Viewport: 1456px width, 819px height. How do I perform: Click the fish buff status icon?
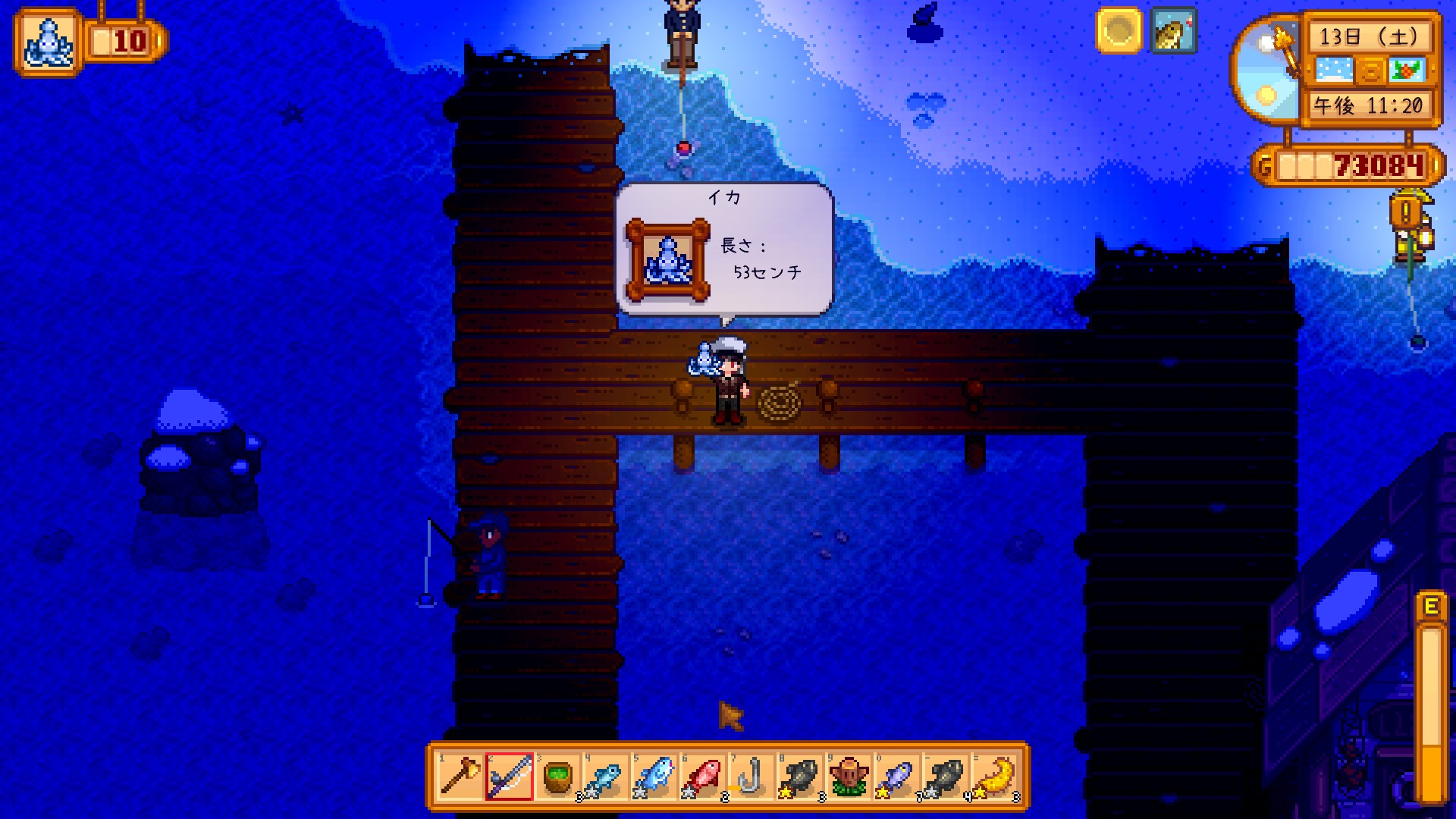(1173, 31)
